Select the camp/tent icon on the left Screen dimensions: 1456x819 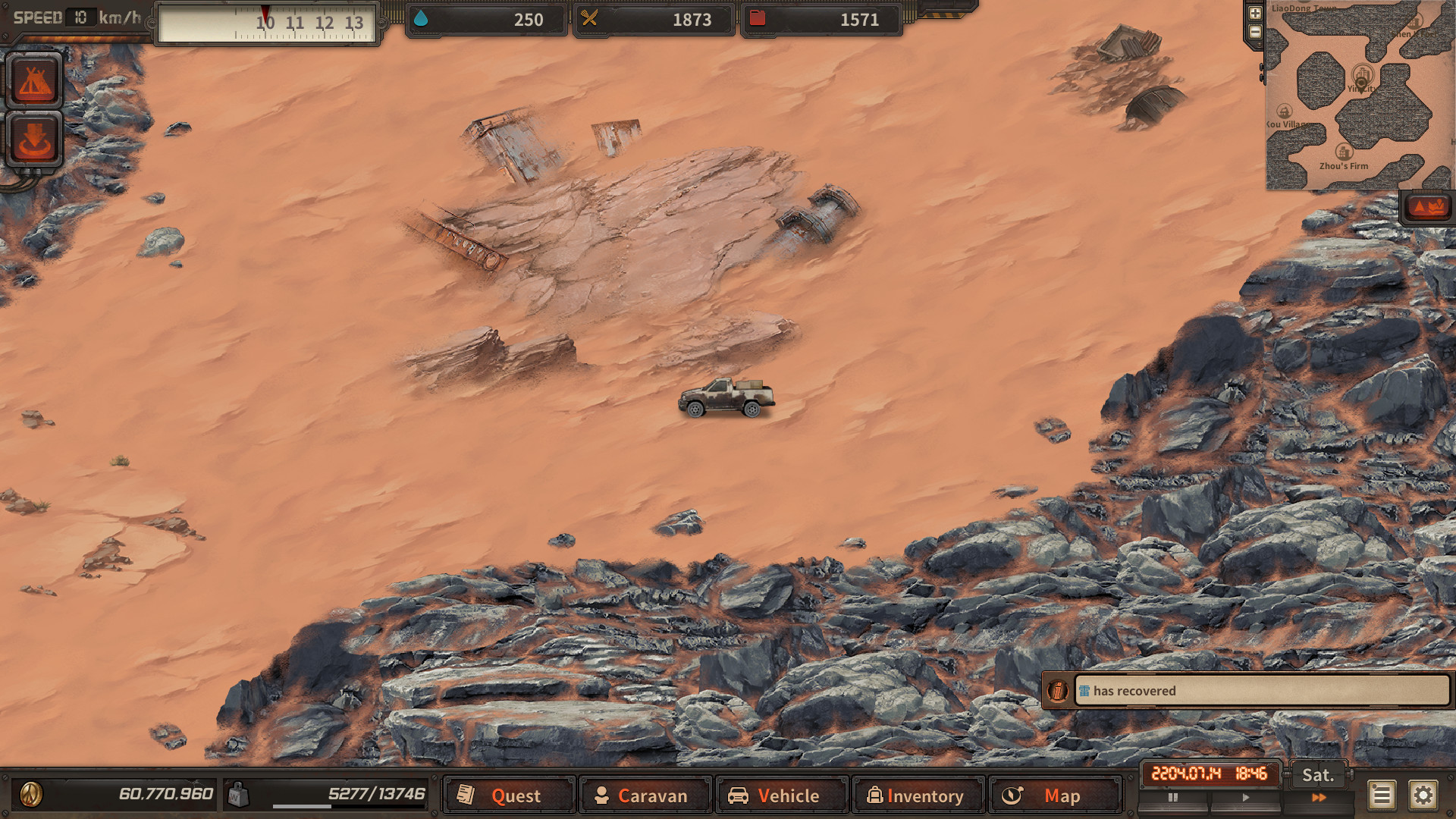34,81
